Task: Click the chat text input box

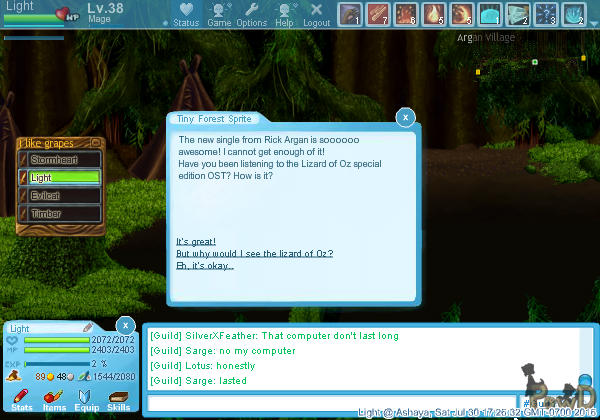Action: (x=330, y=403)
